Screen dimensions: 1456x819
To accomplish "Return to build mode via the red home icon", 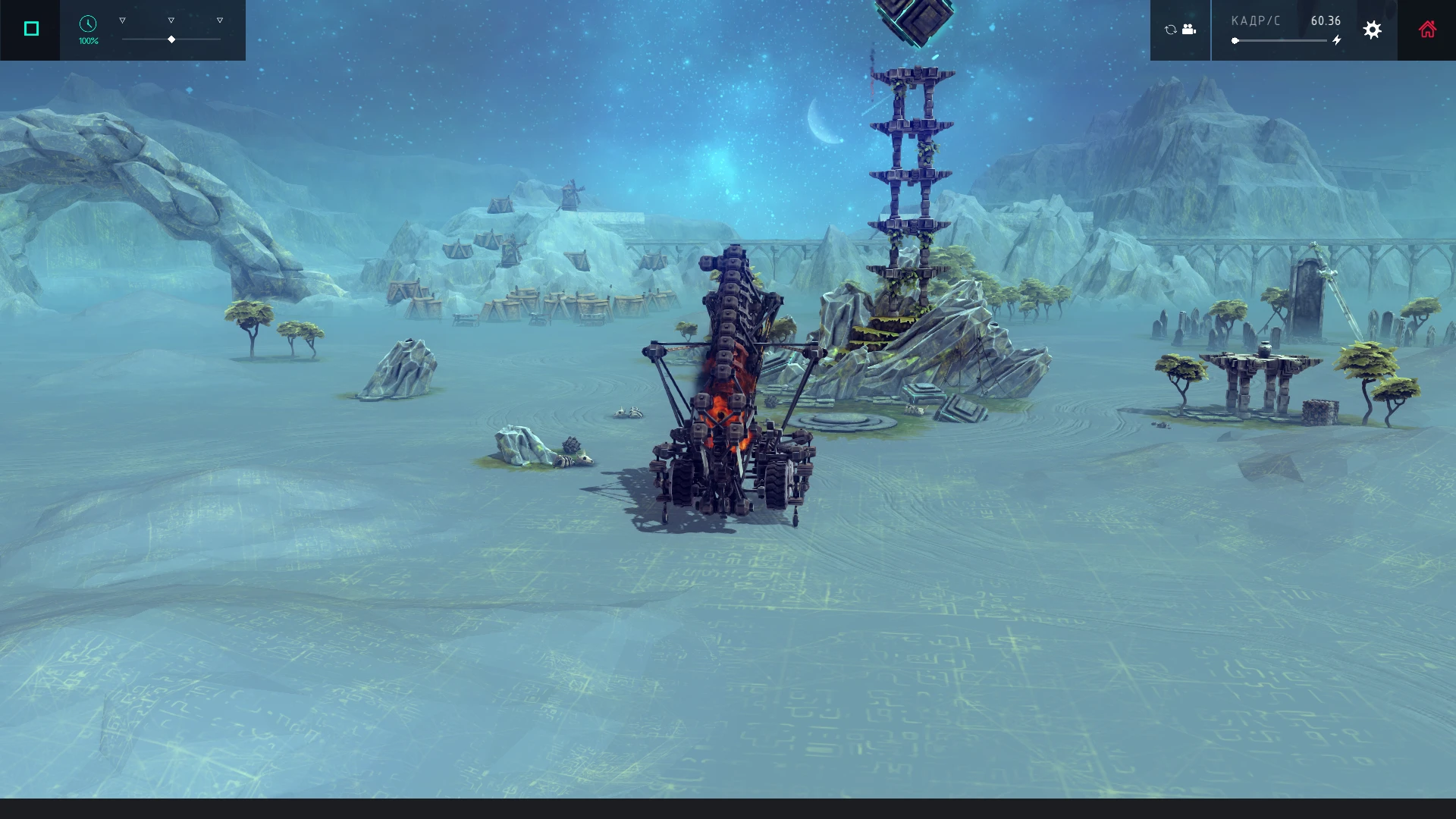I will point(1428,29).
